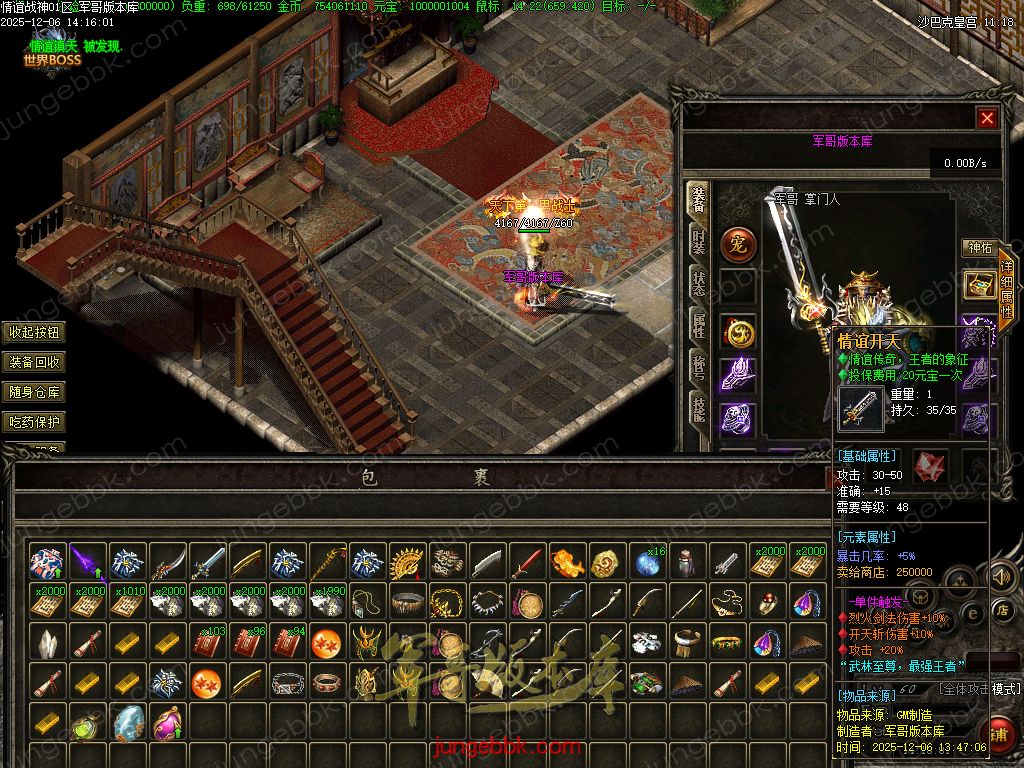Click the round 宠 pet button
1024x768 pixels.
[739, 243]
